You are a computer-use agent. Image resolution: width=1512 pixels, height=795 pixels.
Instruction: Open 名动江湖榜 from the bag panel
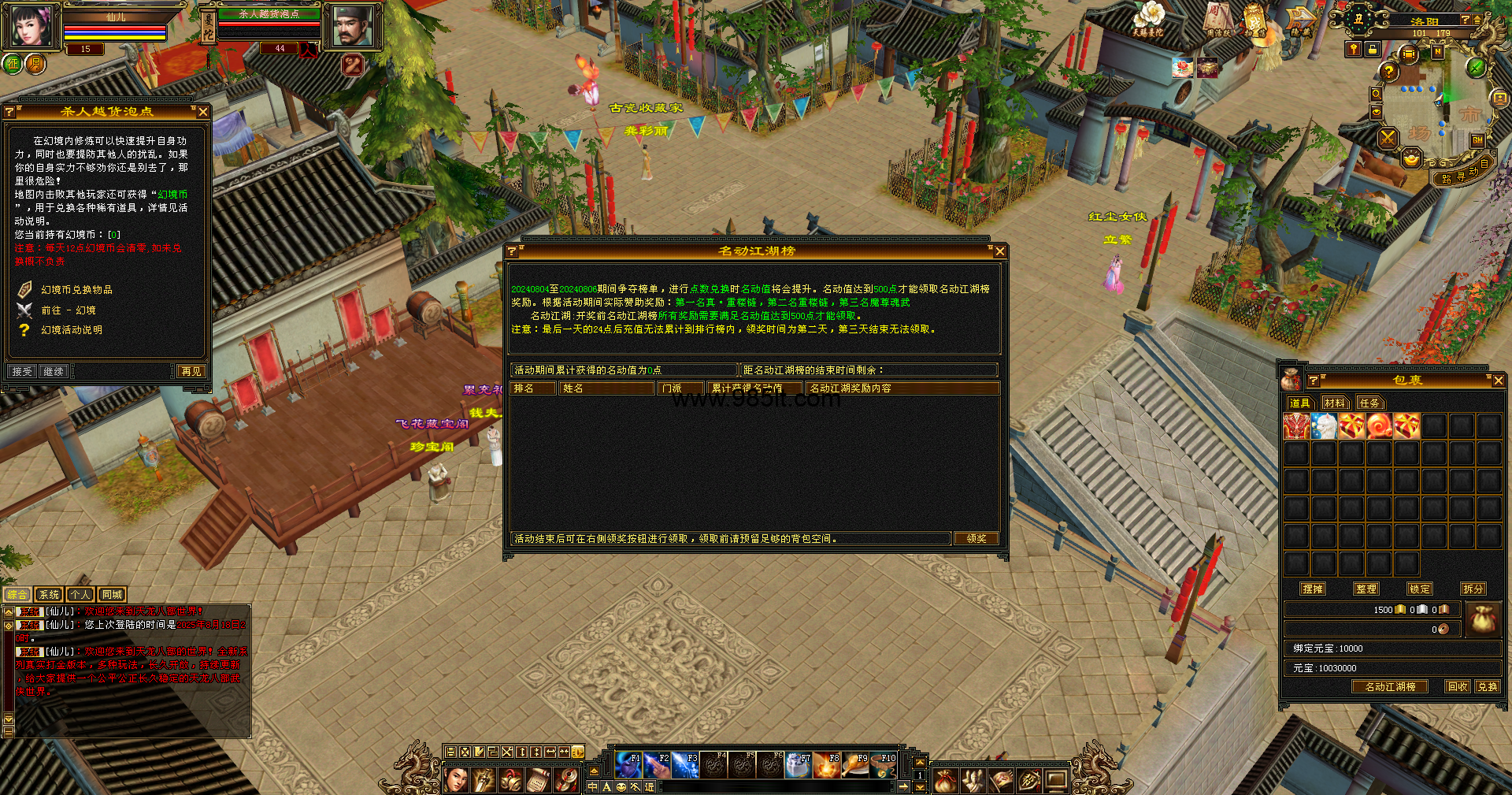coord(1390,687)
